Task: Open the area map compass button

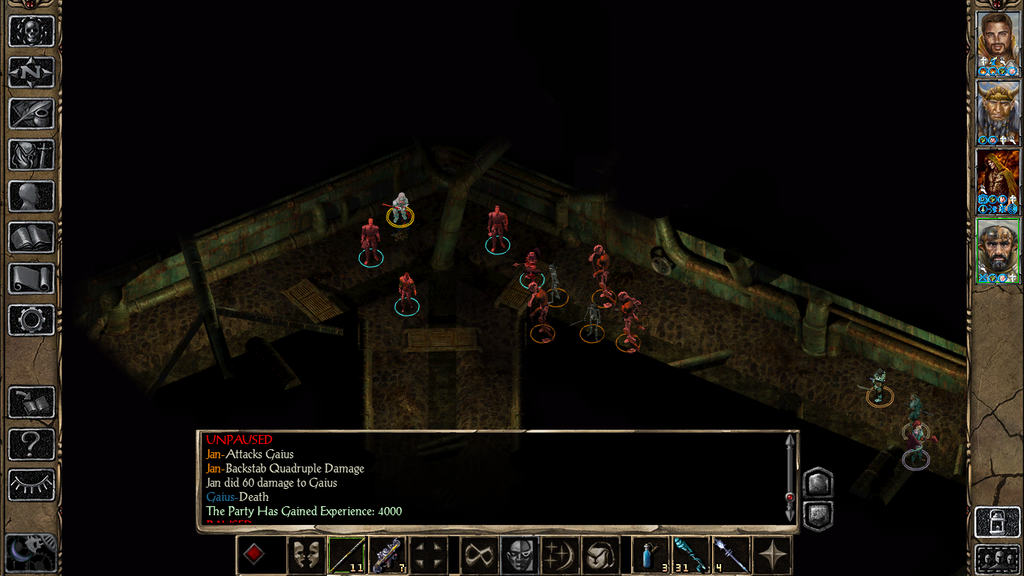Action: coord(31,72)
